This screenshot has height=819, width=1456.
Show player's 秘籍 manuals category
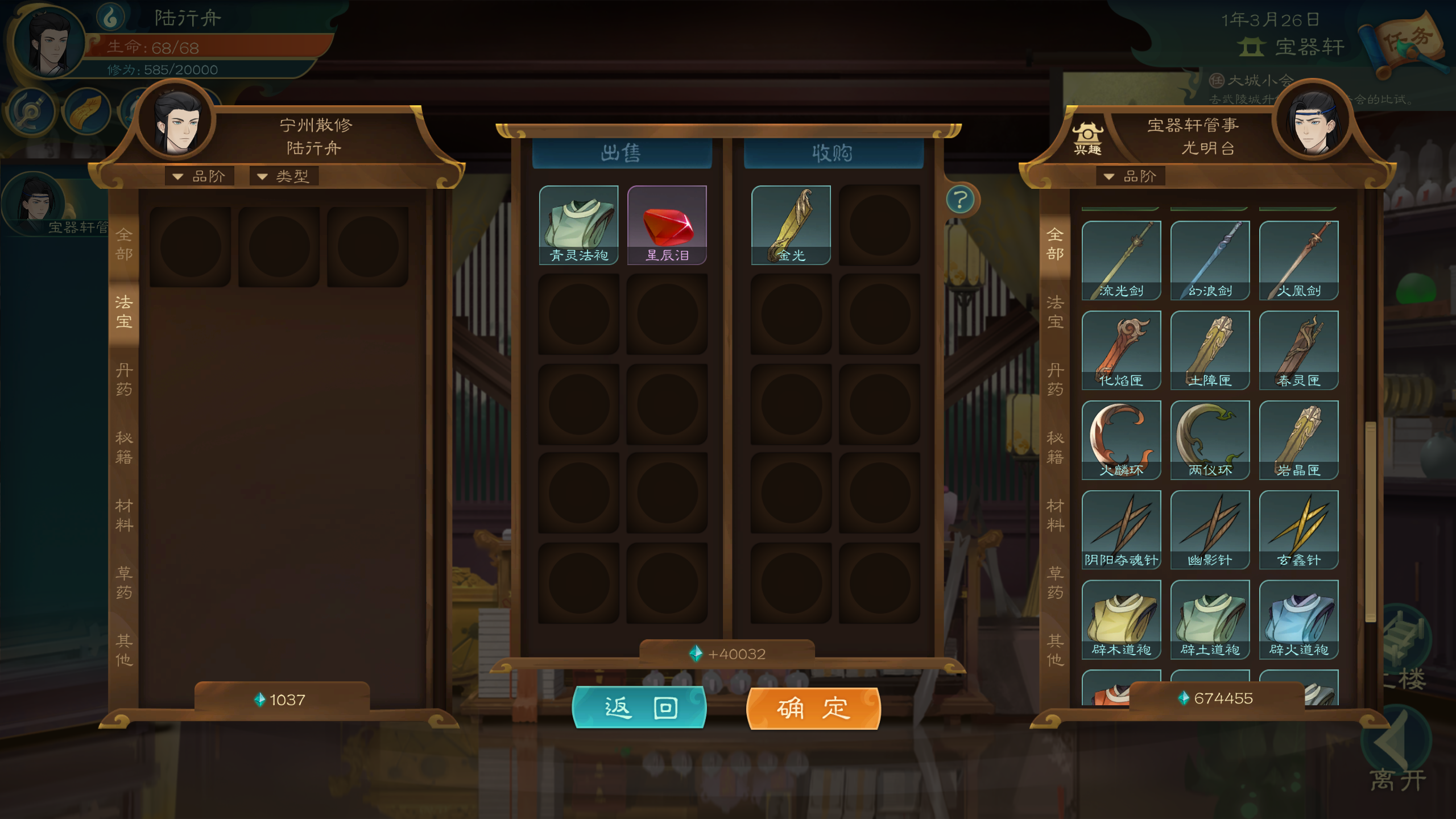coord(124,447)
